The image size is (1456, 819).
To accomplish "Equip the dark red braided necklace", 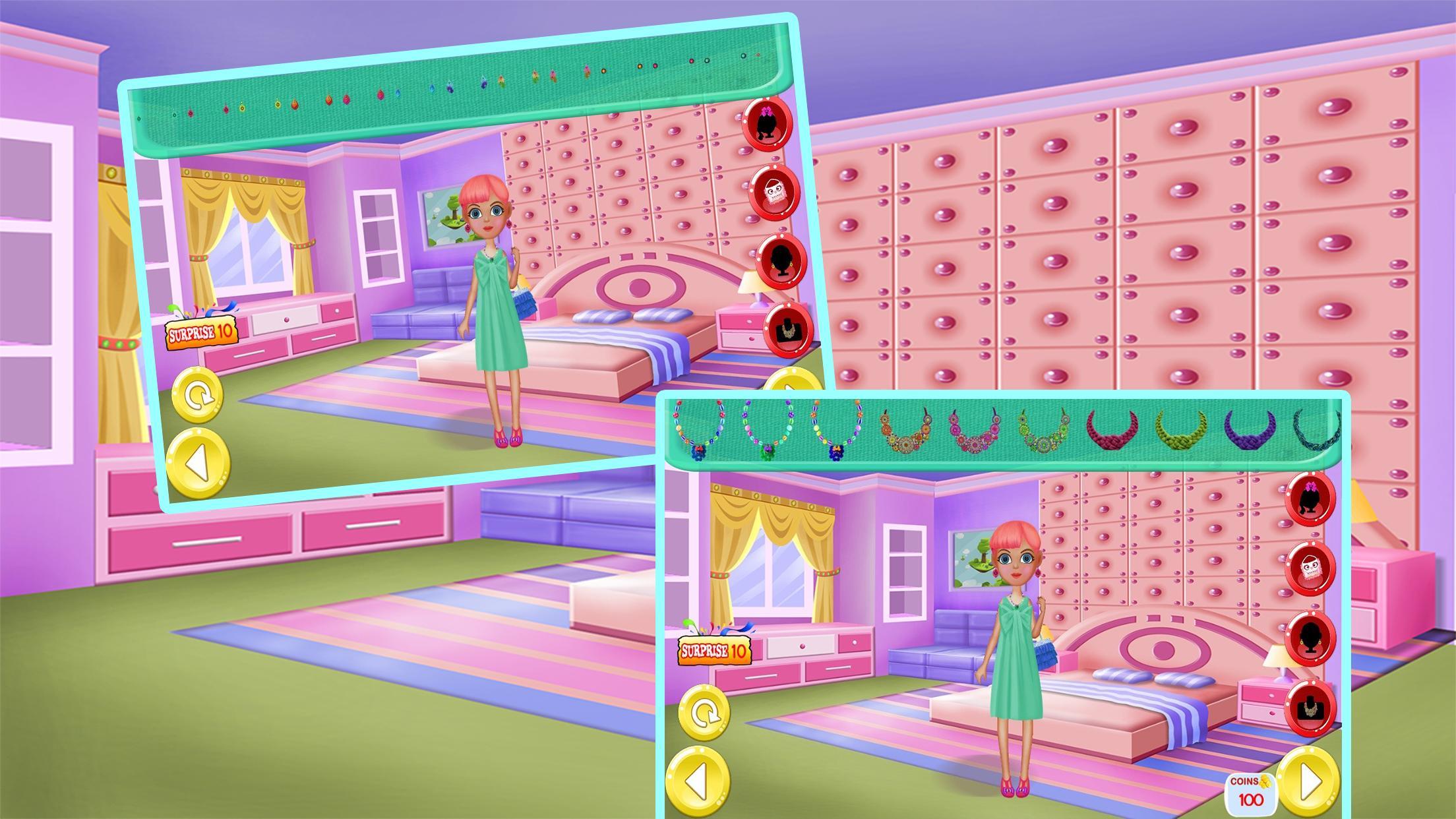I will pos(1116,429).
